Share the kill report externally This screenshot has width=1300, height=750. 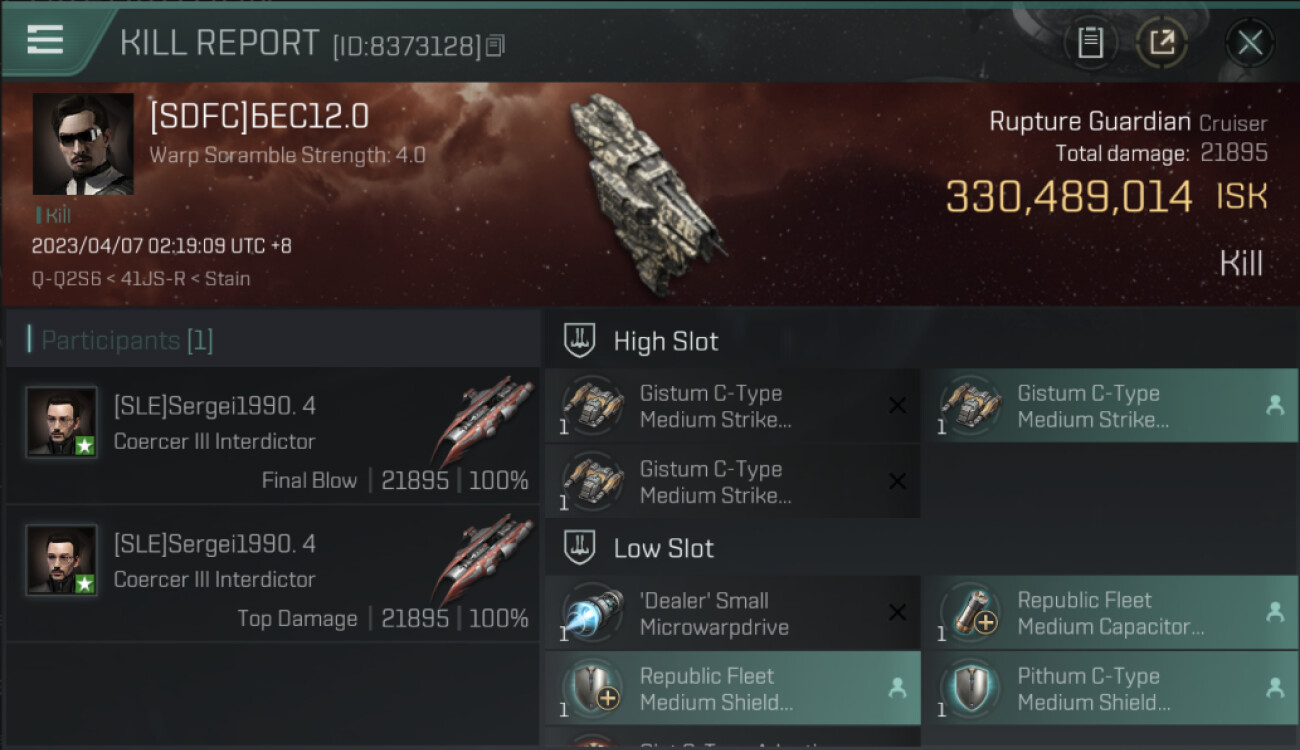coord(1161,42)
